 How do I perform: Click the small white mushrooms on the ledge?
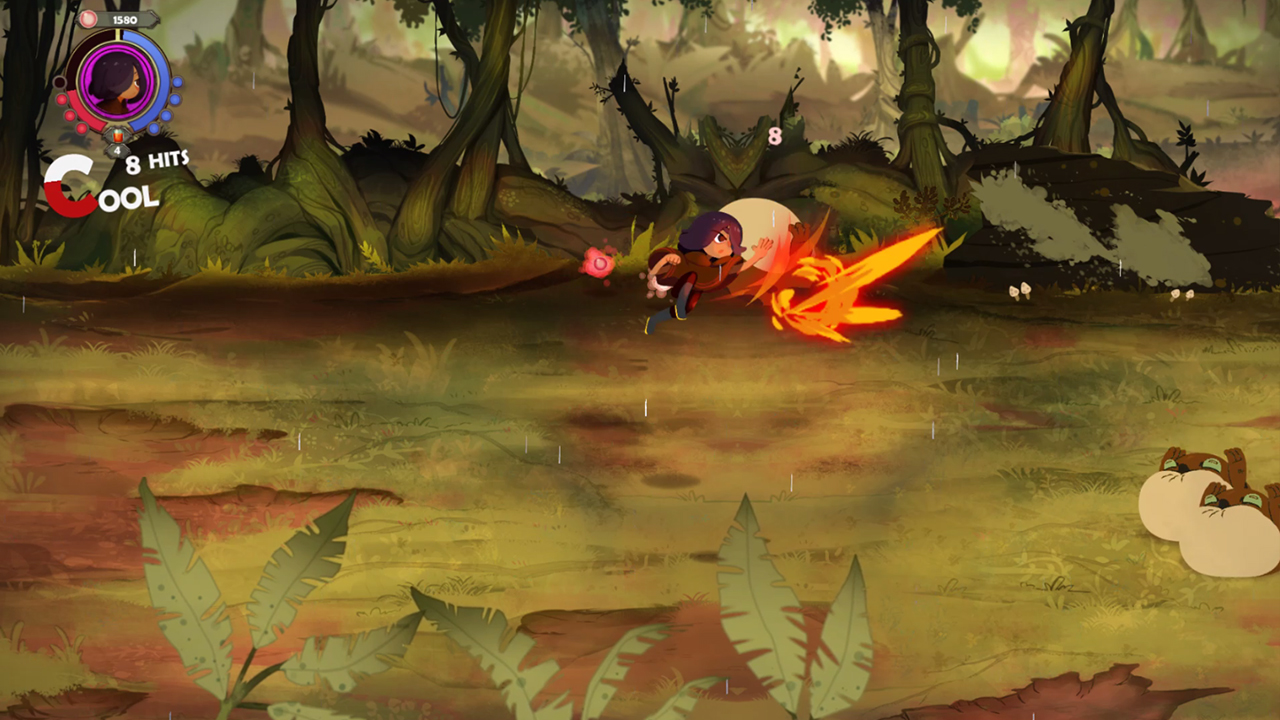click(1020, 292)
